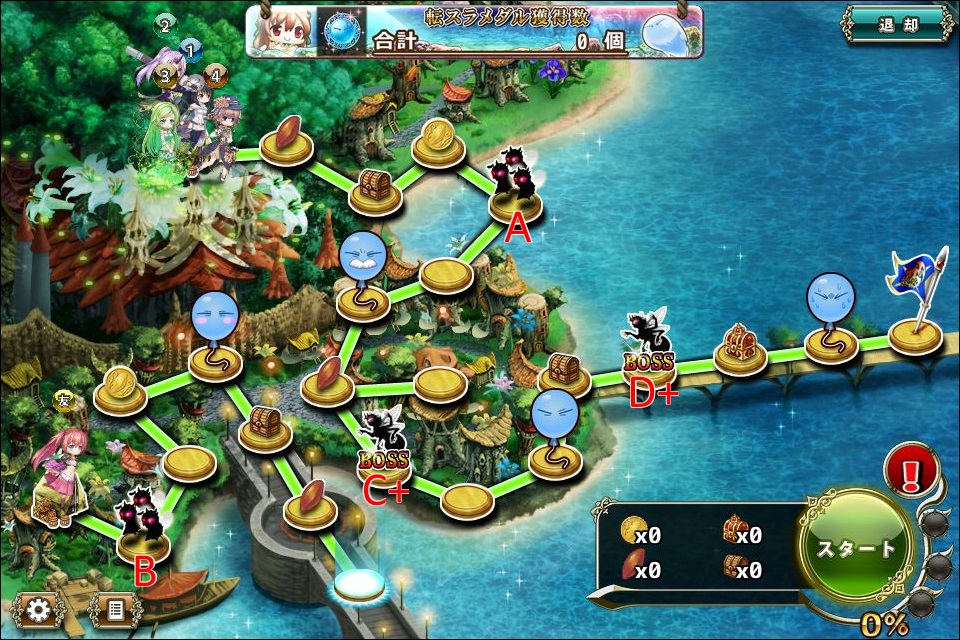The width and height of the screenshot is (960, 640).
Task: Select the crowned treasure chest node
Action: click(740, 347)
